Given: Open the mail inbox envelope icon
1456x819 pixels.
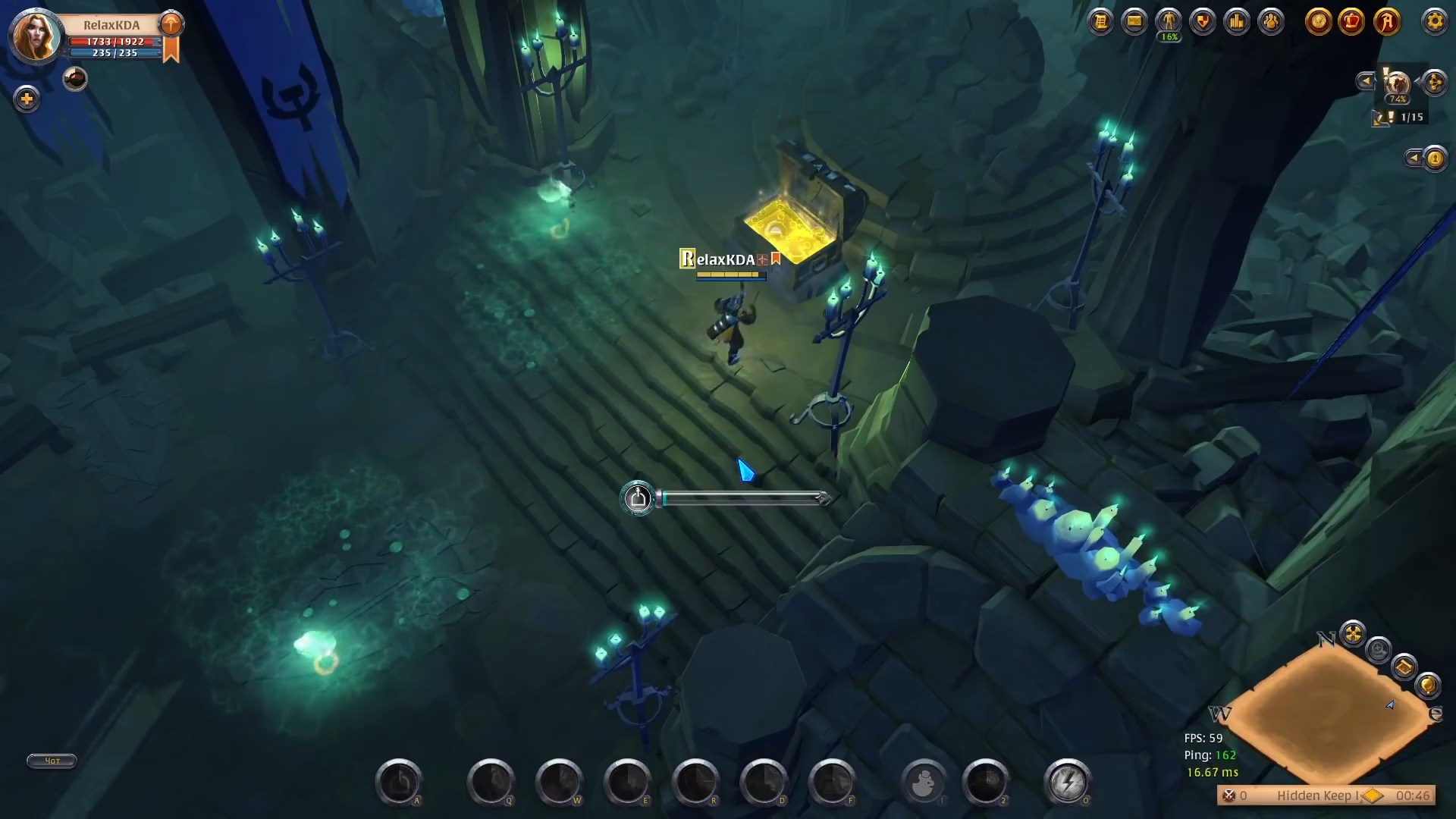Looking at the screenshot, I should point(1134,21).
